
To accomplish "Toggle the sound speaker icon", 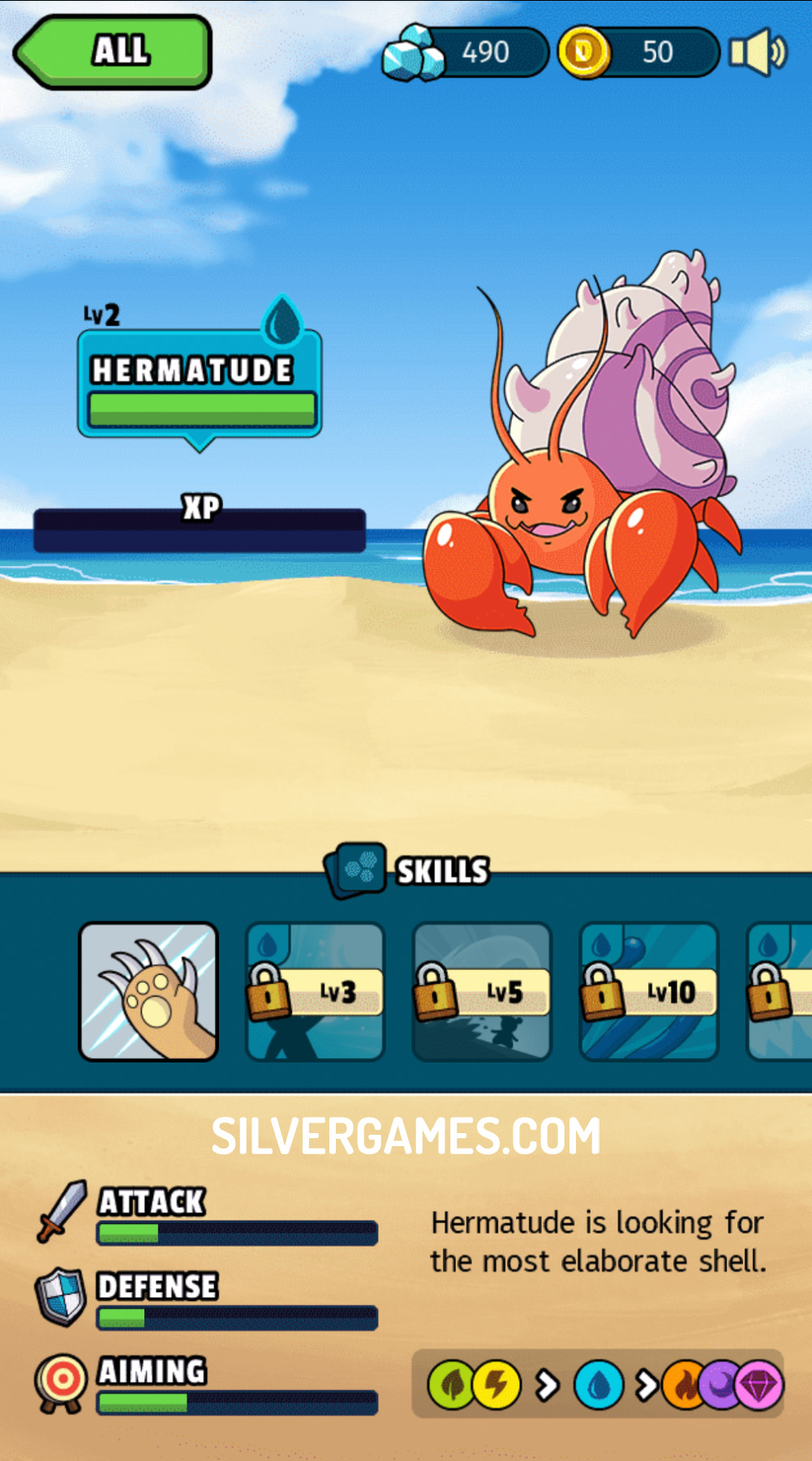I will coord(757,53).
